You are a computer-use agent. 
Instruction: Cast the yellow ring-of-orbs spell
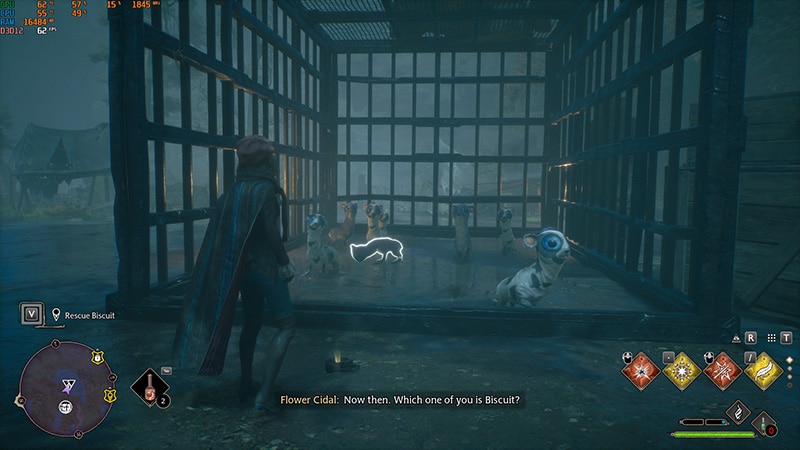tap(681, 371)
